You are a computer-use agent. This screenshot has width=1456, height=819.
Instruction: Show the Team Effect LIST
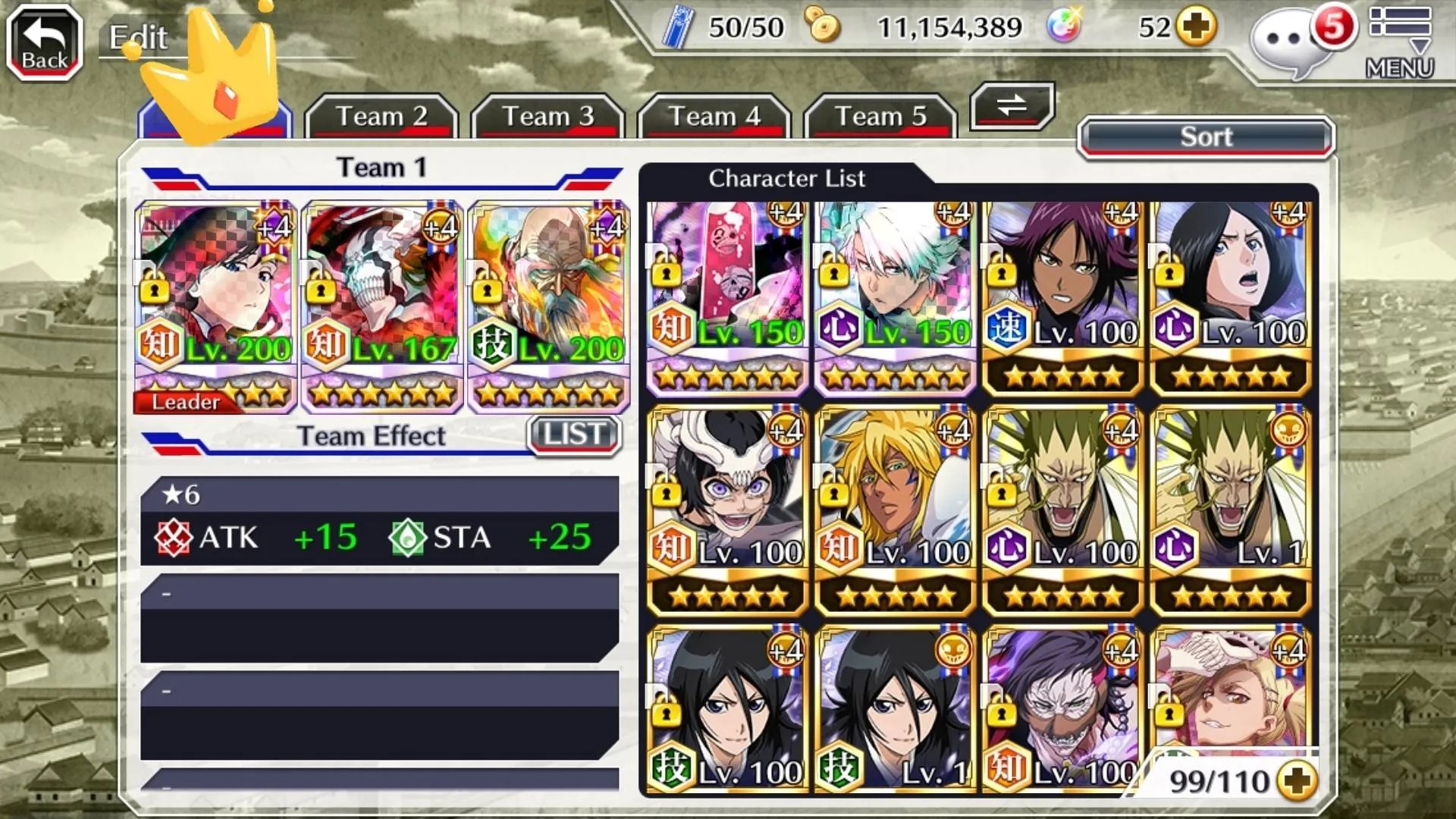574,435
